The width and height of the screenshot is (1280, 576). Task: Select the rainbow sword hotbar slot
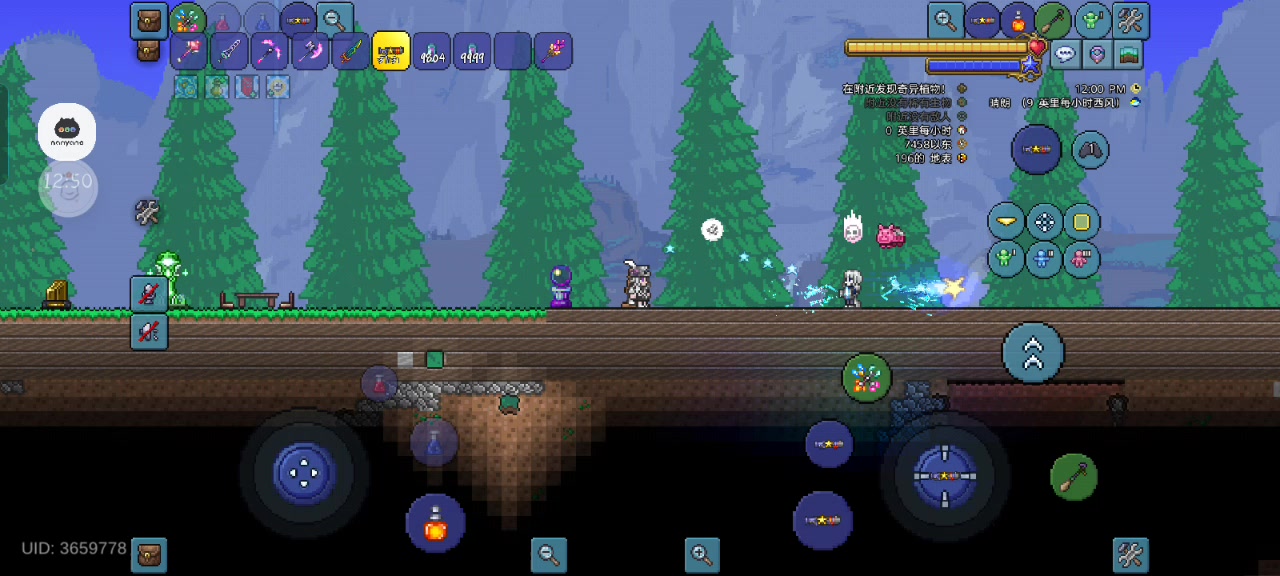tap(351, 51)
